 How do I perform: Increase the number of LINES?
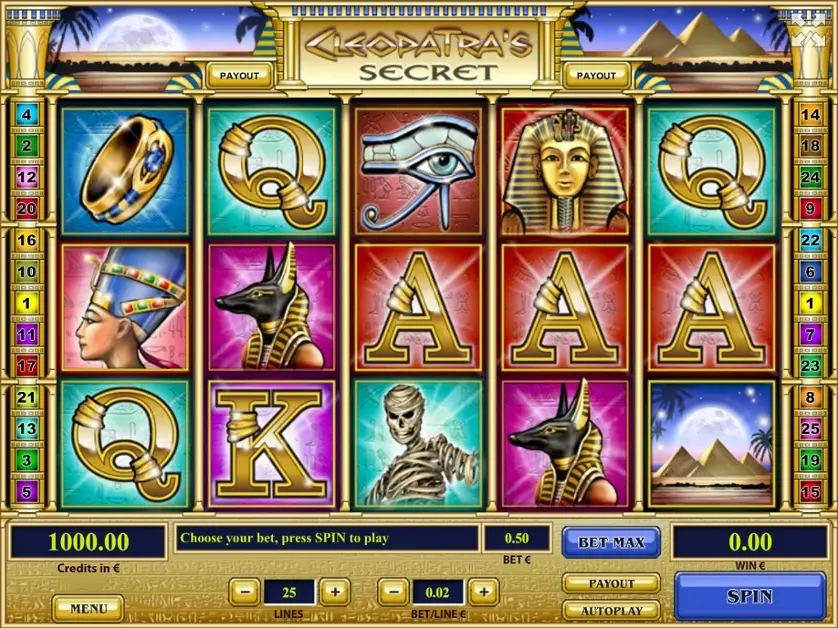tap(335, 591)
